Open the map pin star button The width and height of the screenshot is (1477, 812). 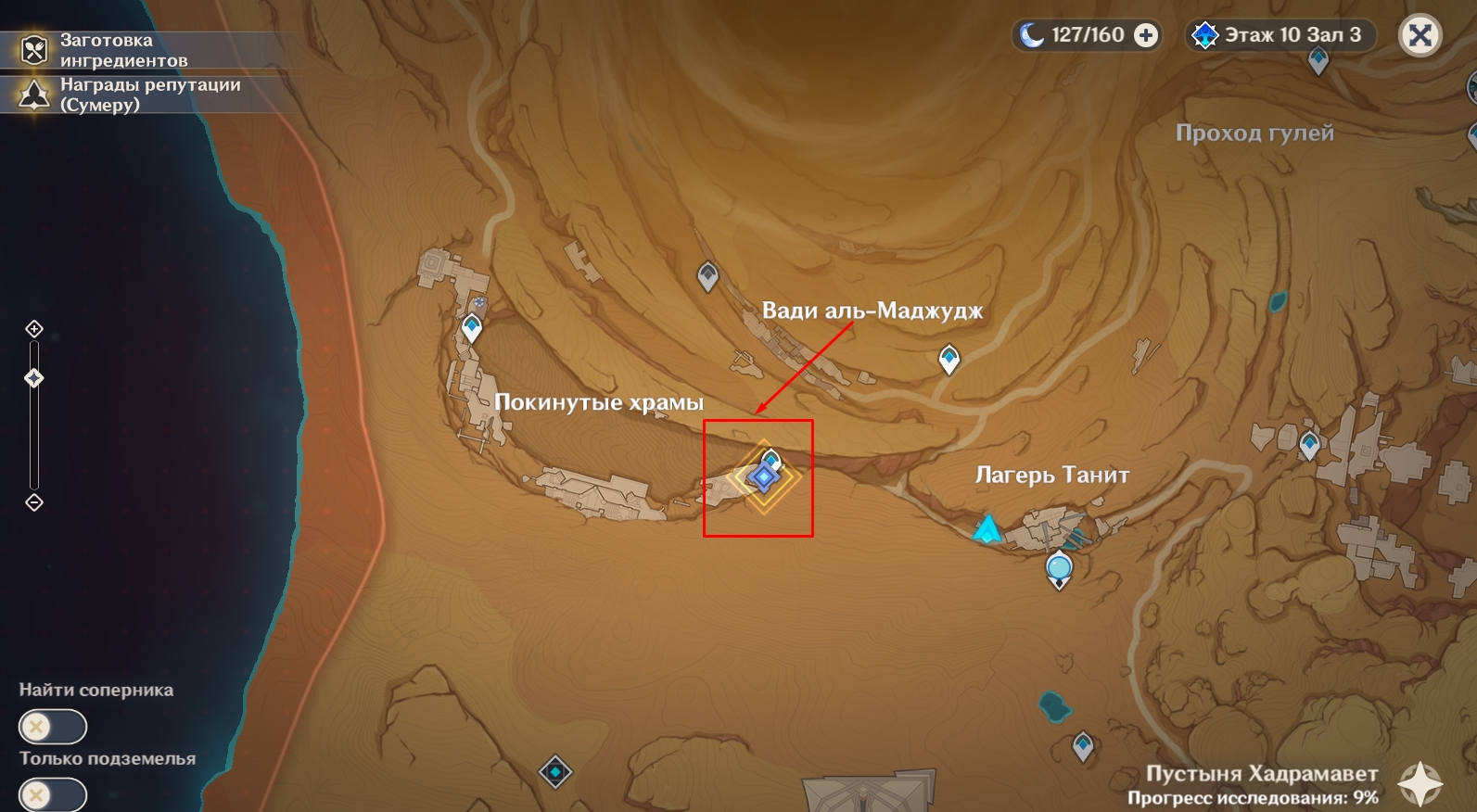point(1420,783)
